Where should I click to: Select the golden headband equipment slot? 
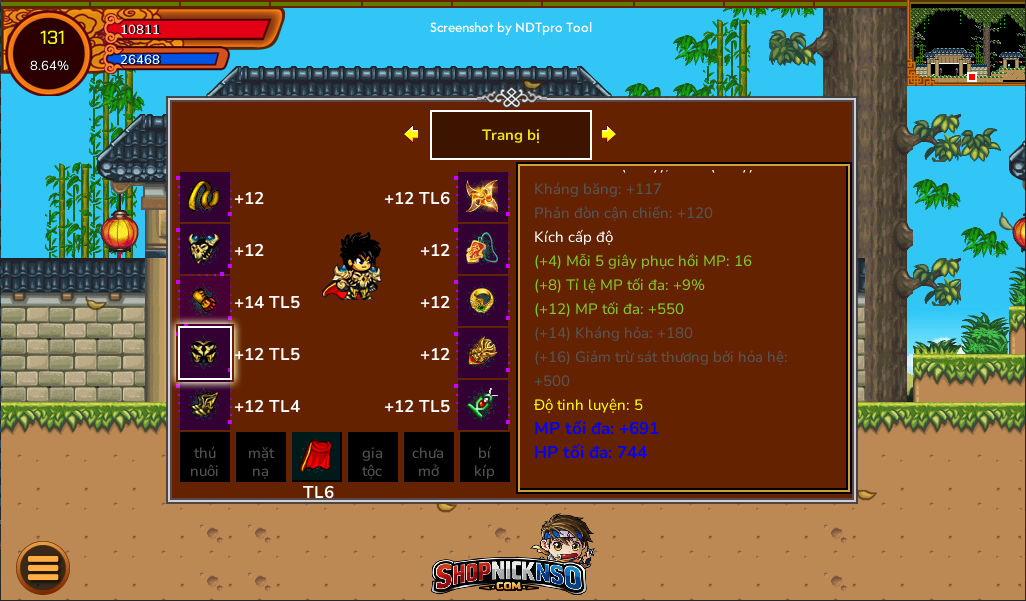point(205,197)
